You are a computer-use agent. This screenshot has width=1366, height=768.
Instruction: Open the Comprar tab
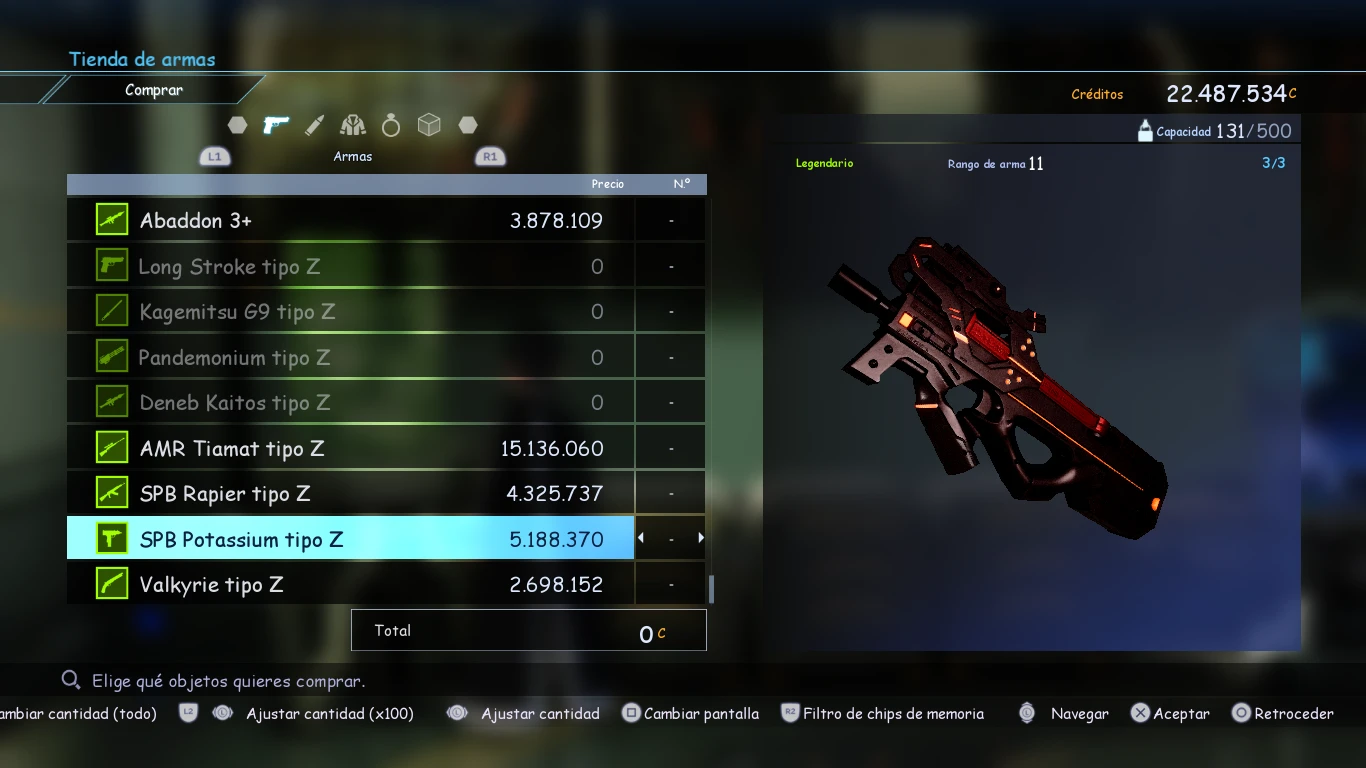point(154,90)
